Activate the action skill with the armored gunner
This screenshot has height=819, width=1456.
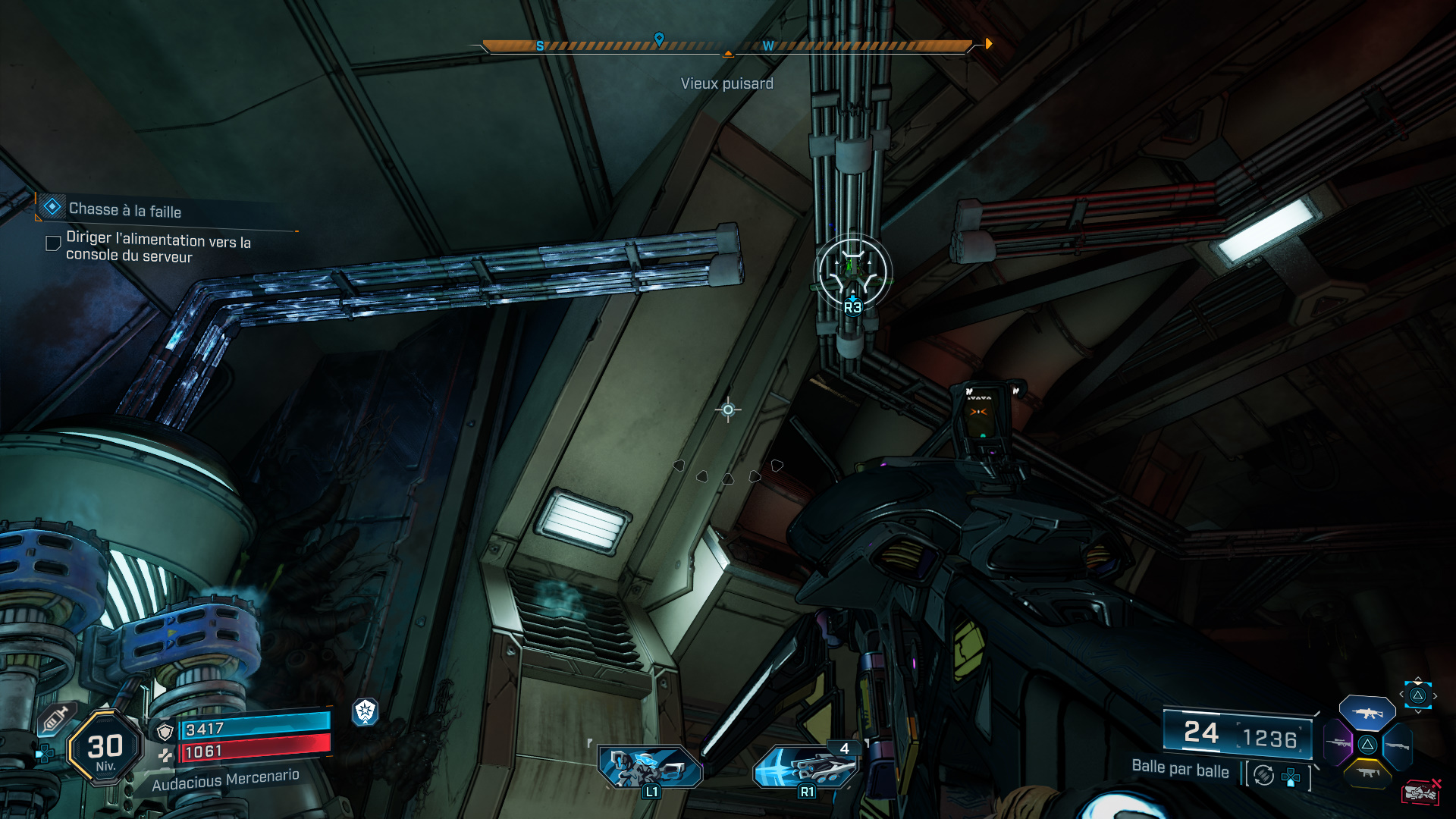tap(651, 766)
